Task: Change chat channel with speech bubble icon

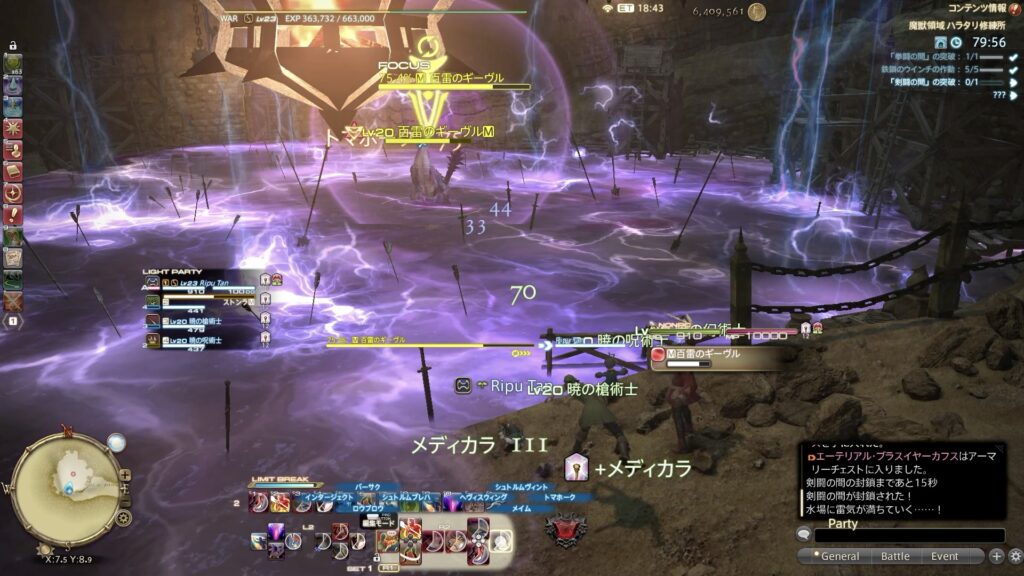Action: coord(803,535)
